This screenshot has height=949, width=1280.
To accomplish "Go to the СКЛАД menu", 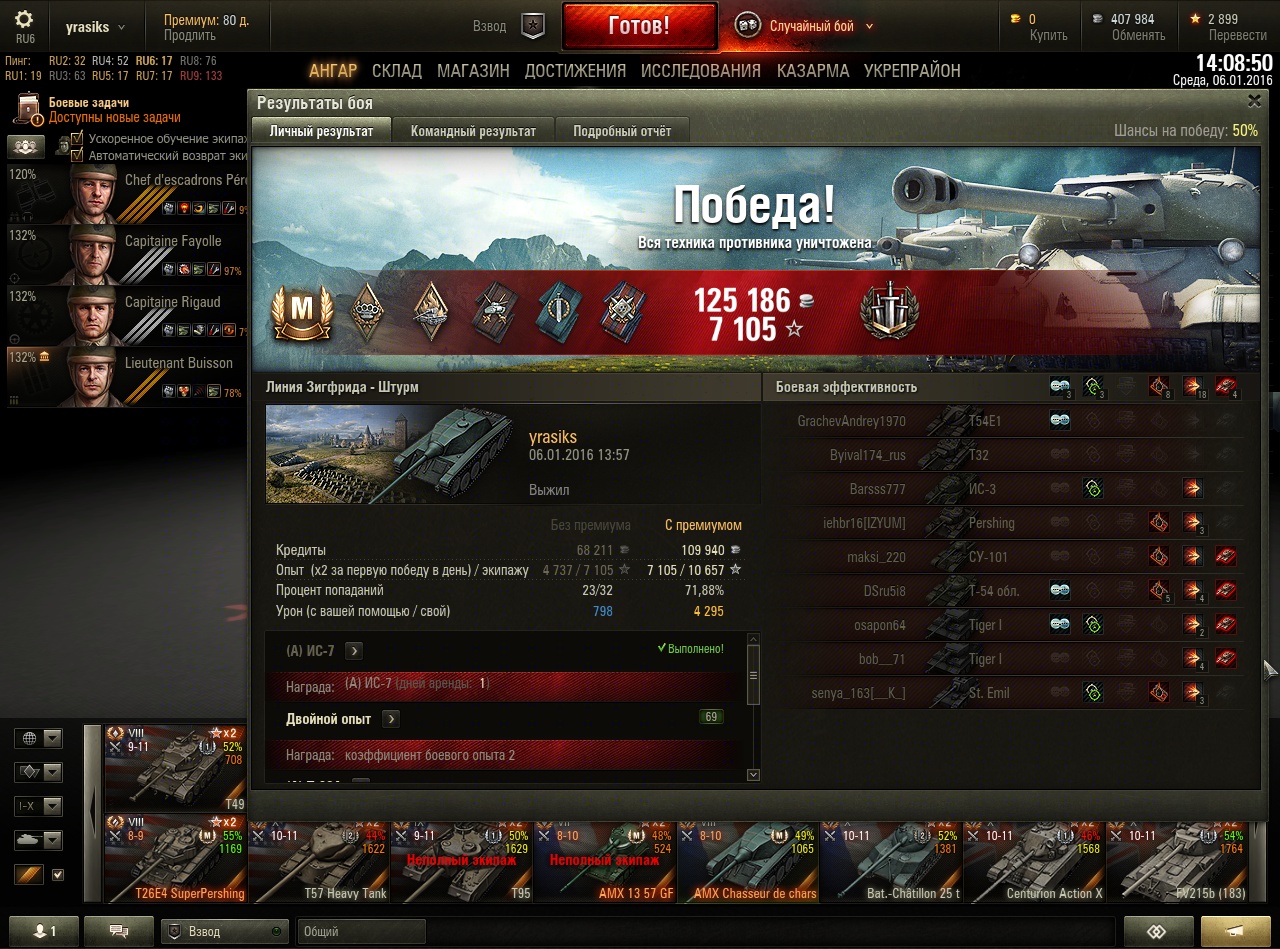I will coord(396,71).
